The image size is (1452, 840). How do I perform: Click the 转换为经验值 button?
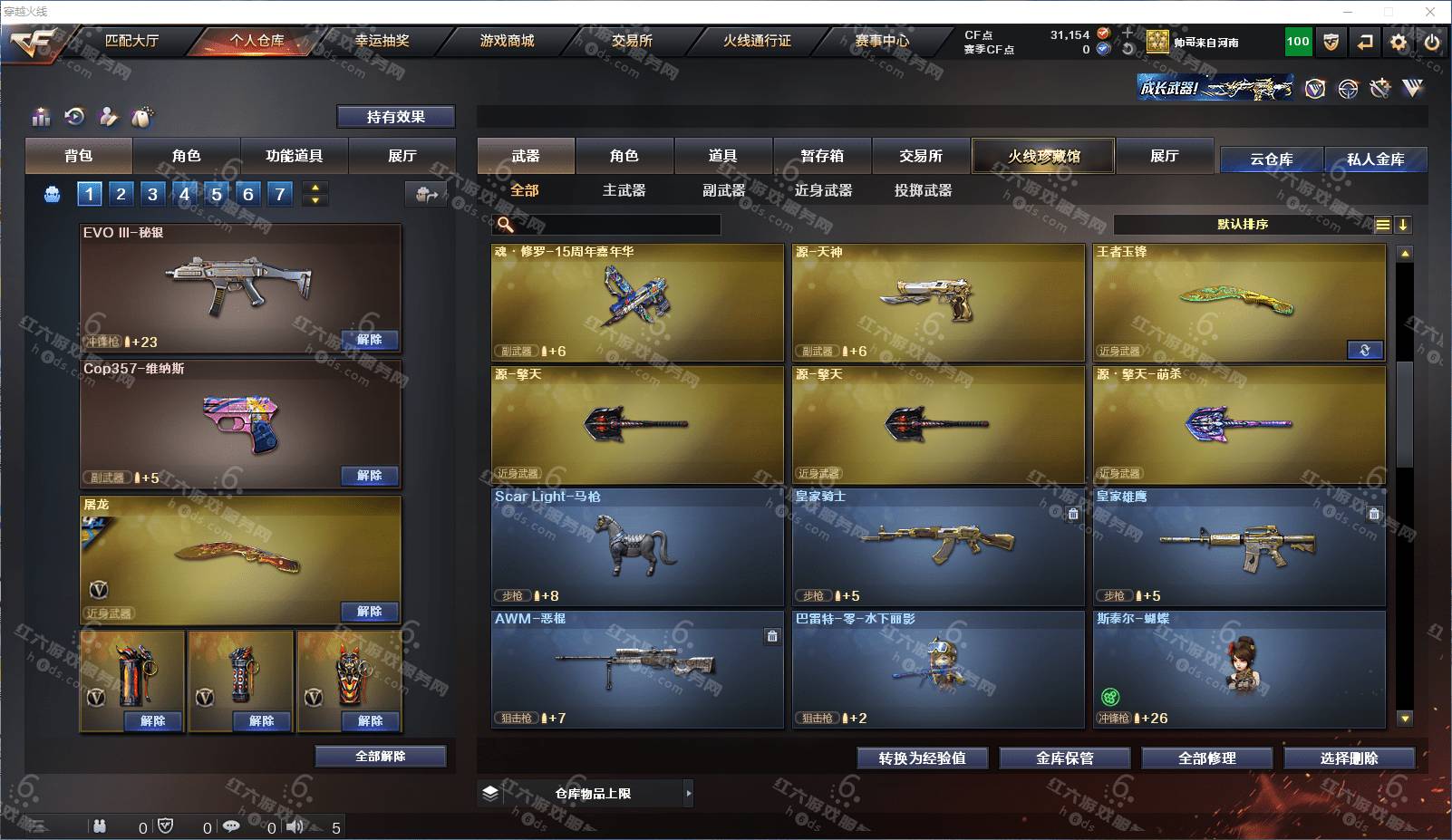(922, 758)
